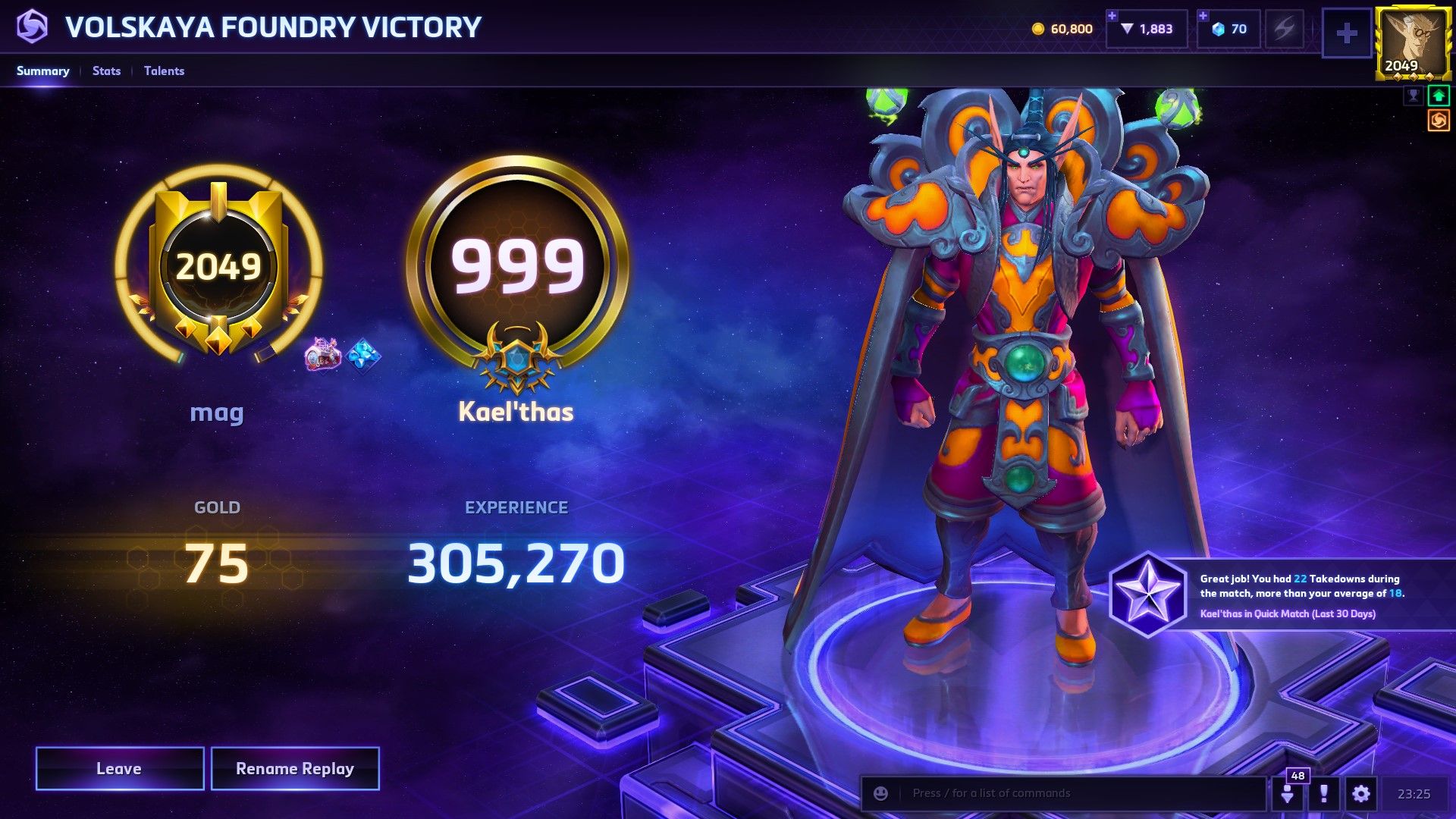
Task: Click mag's spray icon beside level badge
Action: (322, 353)
